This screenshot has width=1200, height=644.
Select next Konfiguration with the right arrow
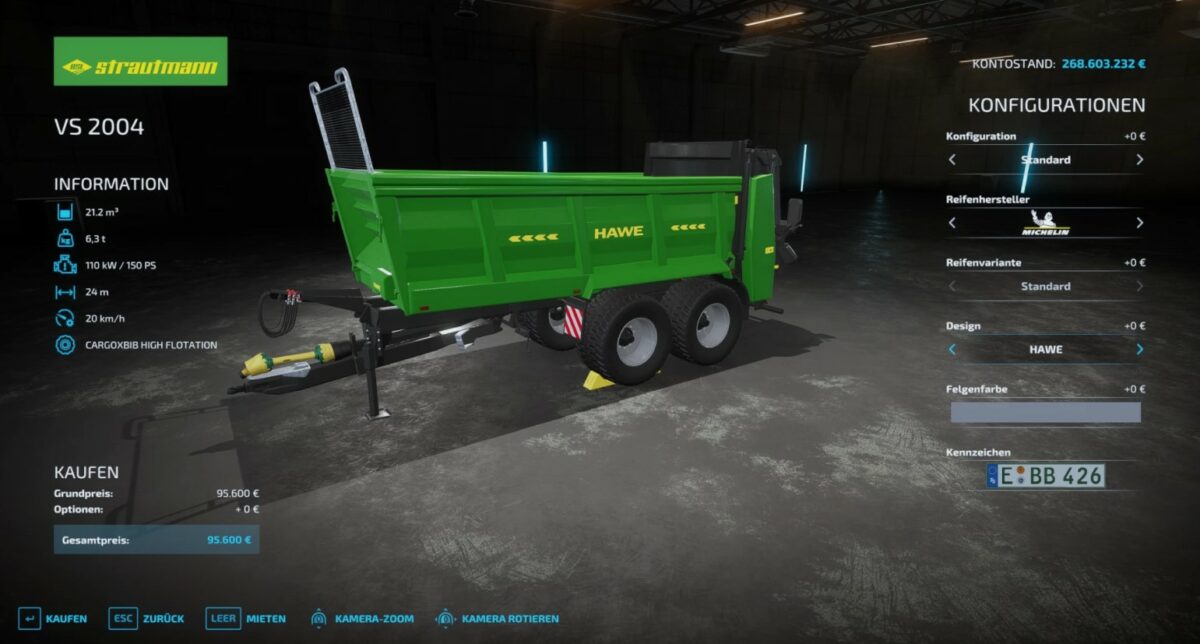1139,160
